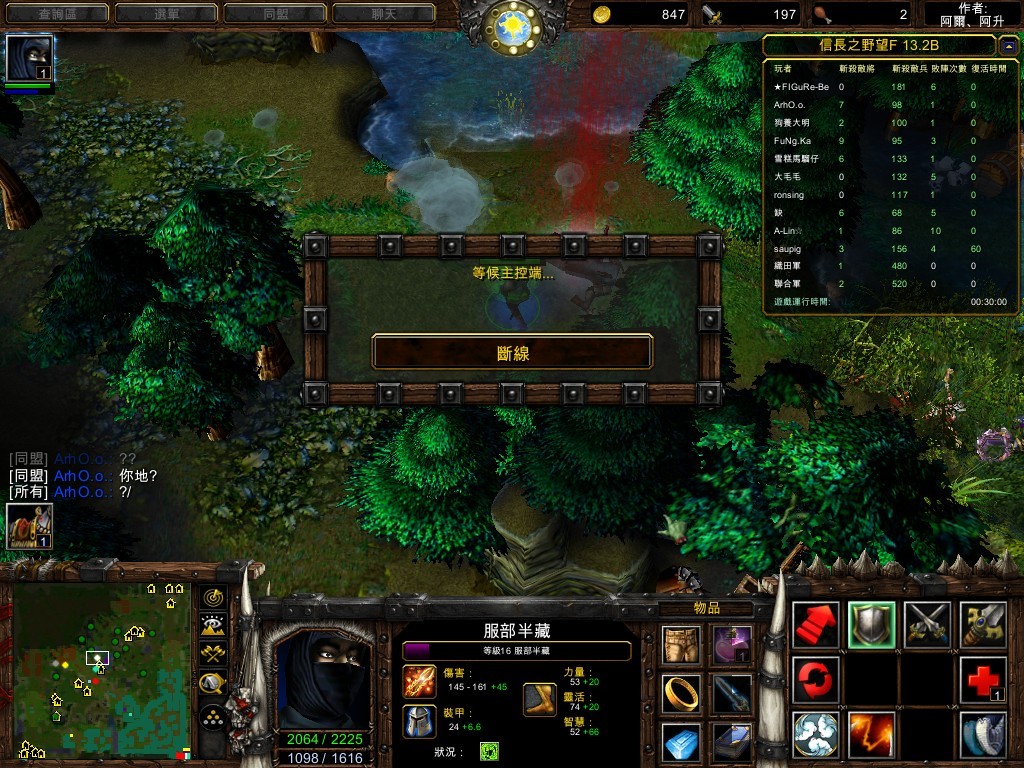Select the ninja hero icon at top-left

tap(29, 58)
